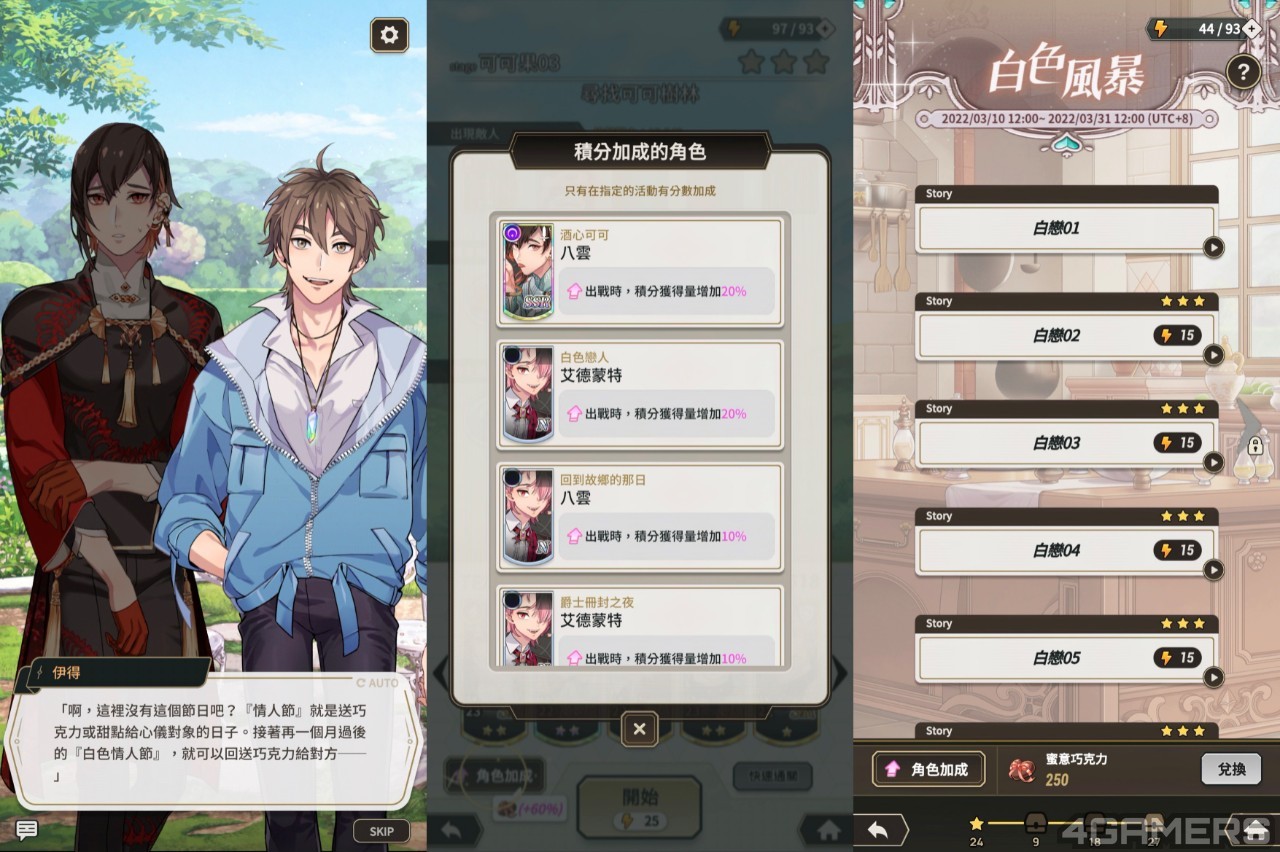Click the 兌換 exchange button

pos(1231,769)
